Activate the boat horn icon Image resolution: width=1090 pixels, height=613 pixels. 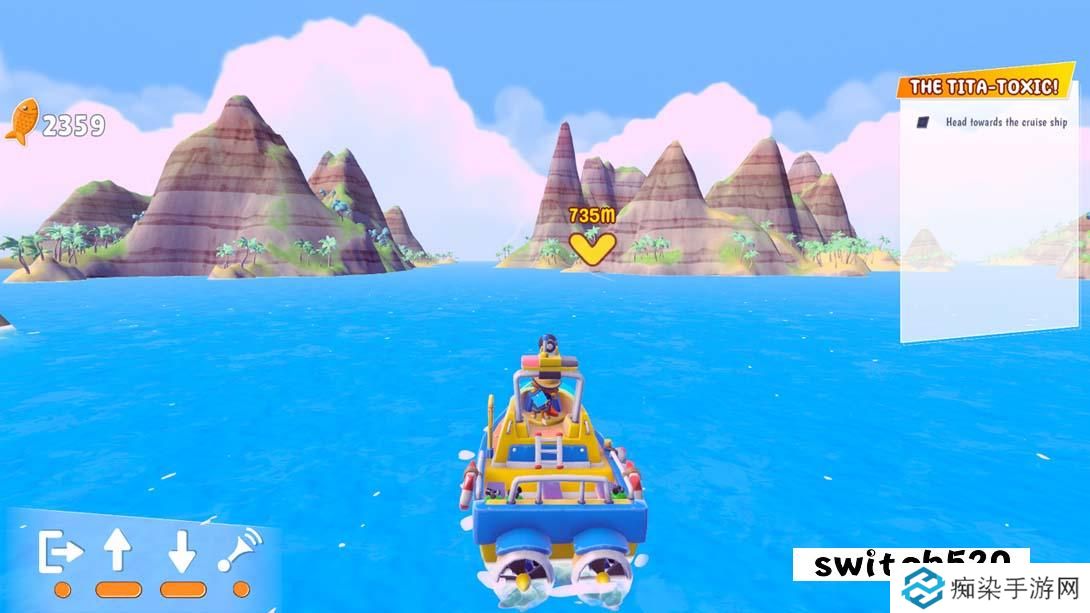tap(240, 550)
